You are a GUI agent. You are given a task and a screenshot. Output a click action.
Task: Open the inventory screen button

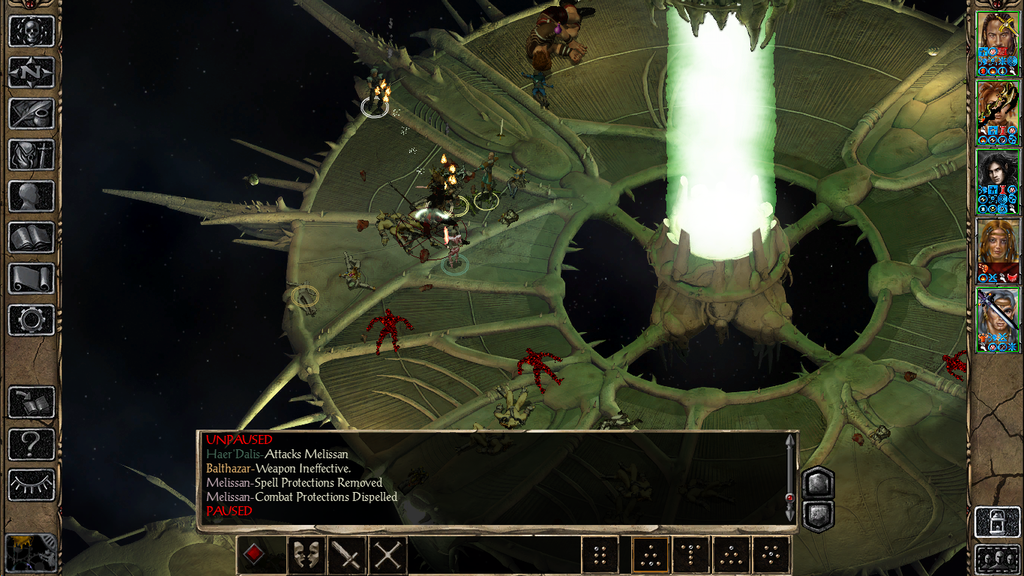(x=31, y=154)
